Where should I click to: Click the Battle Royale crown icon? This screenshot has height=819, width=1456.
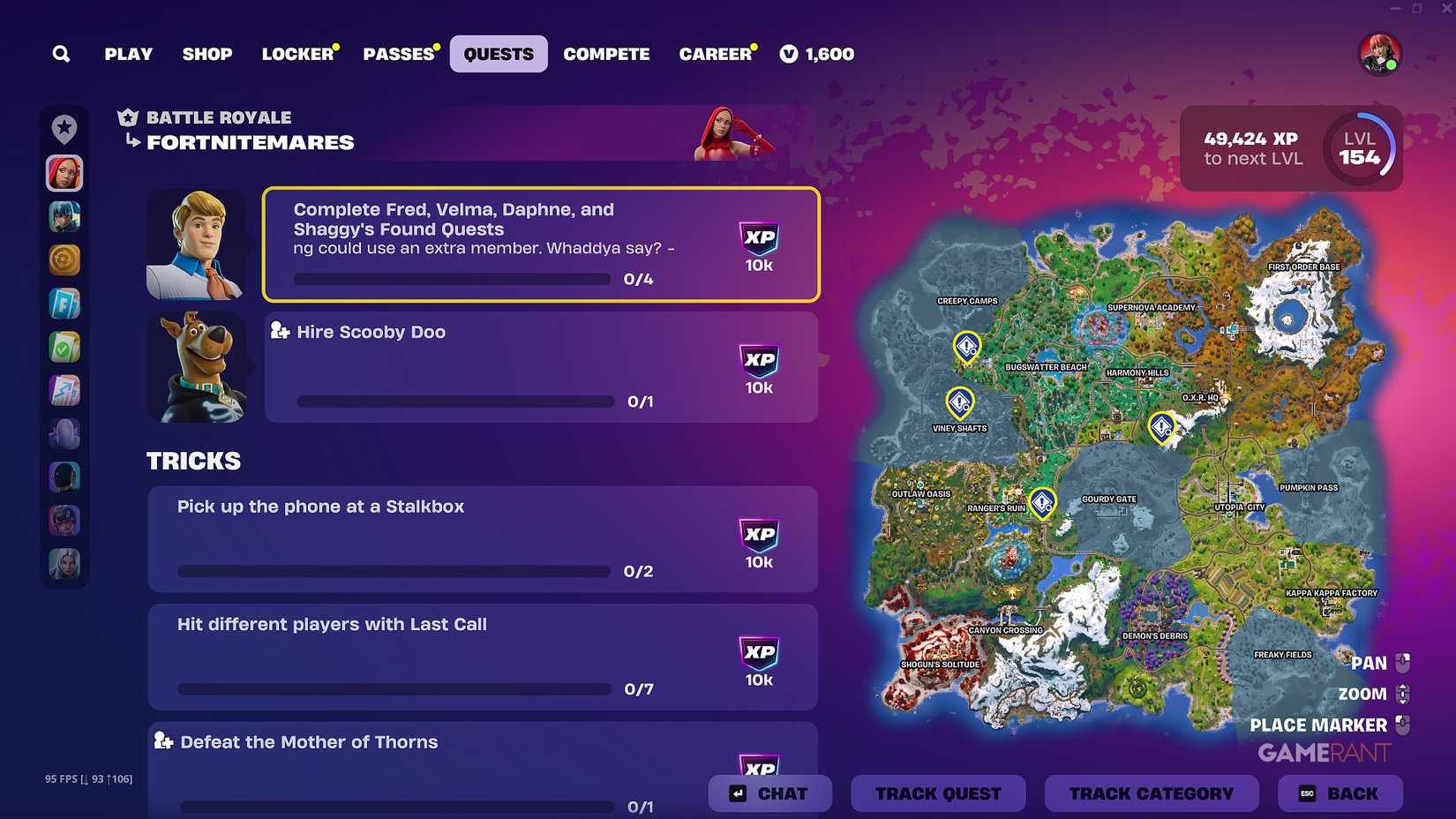click(x=127, y=116)
